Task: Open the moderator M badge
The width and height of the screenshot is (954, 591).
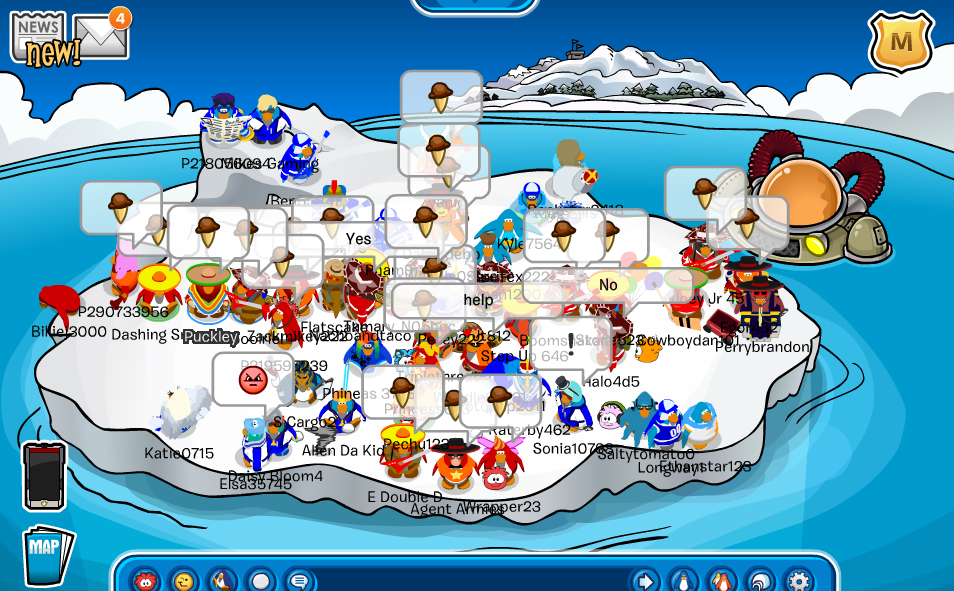Action: (x=900, y=42)
